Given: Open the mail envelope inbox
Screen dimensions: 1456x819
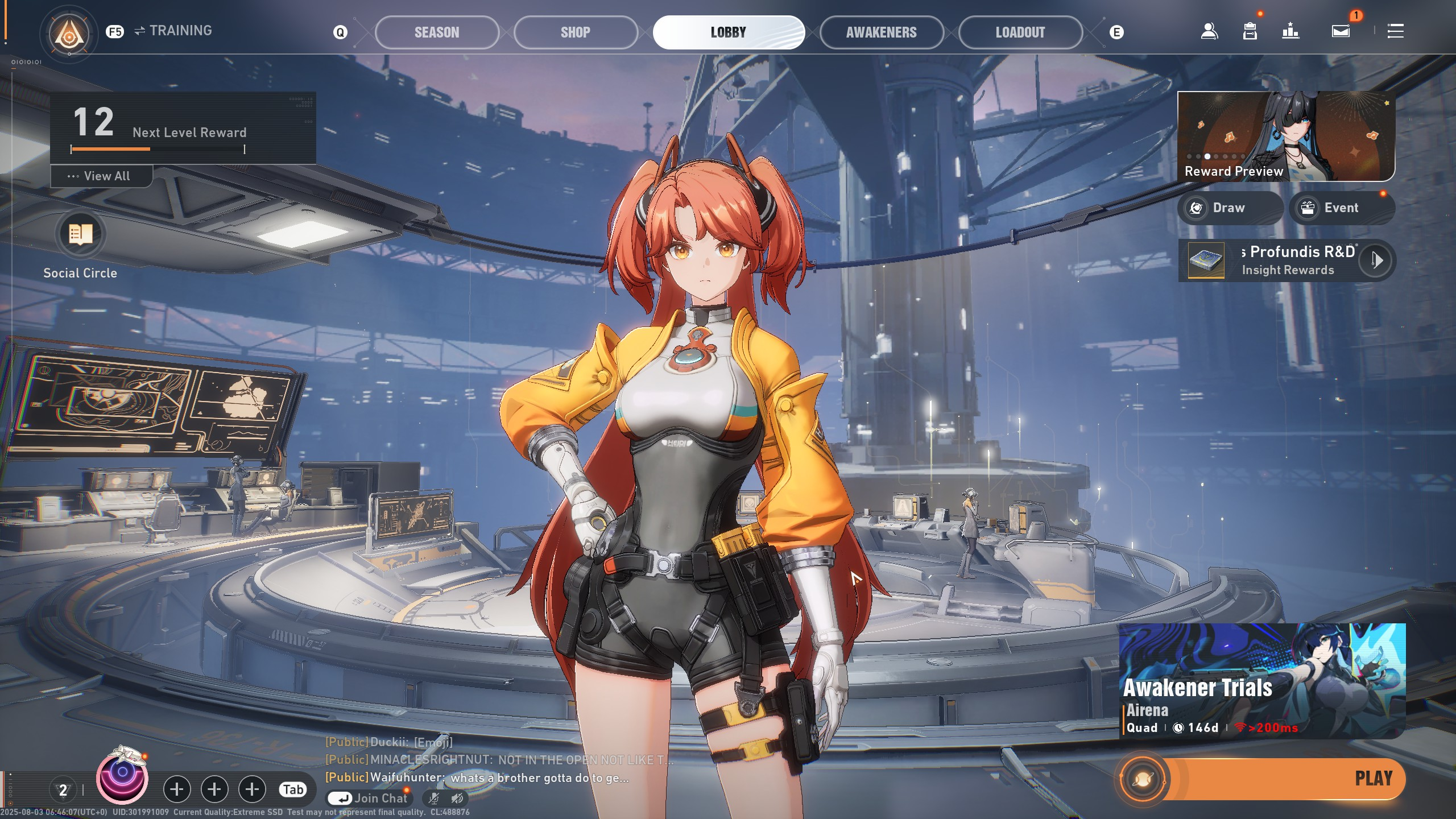Looking at the screenshot, I should click(1341, 31).
